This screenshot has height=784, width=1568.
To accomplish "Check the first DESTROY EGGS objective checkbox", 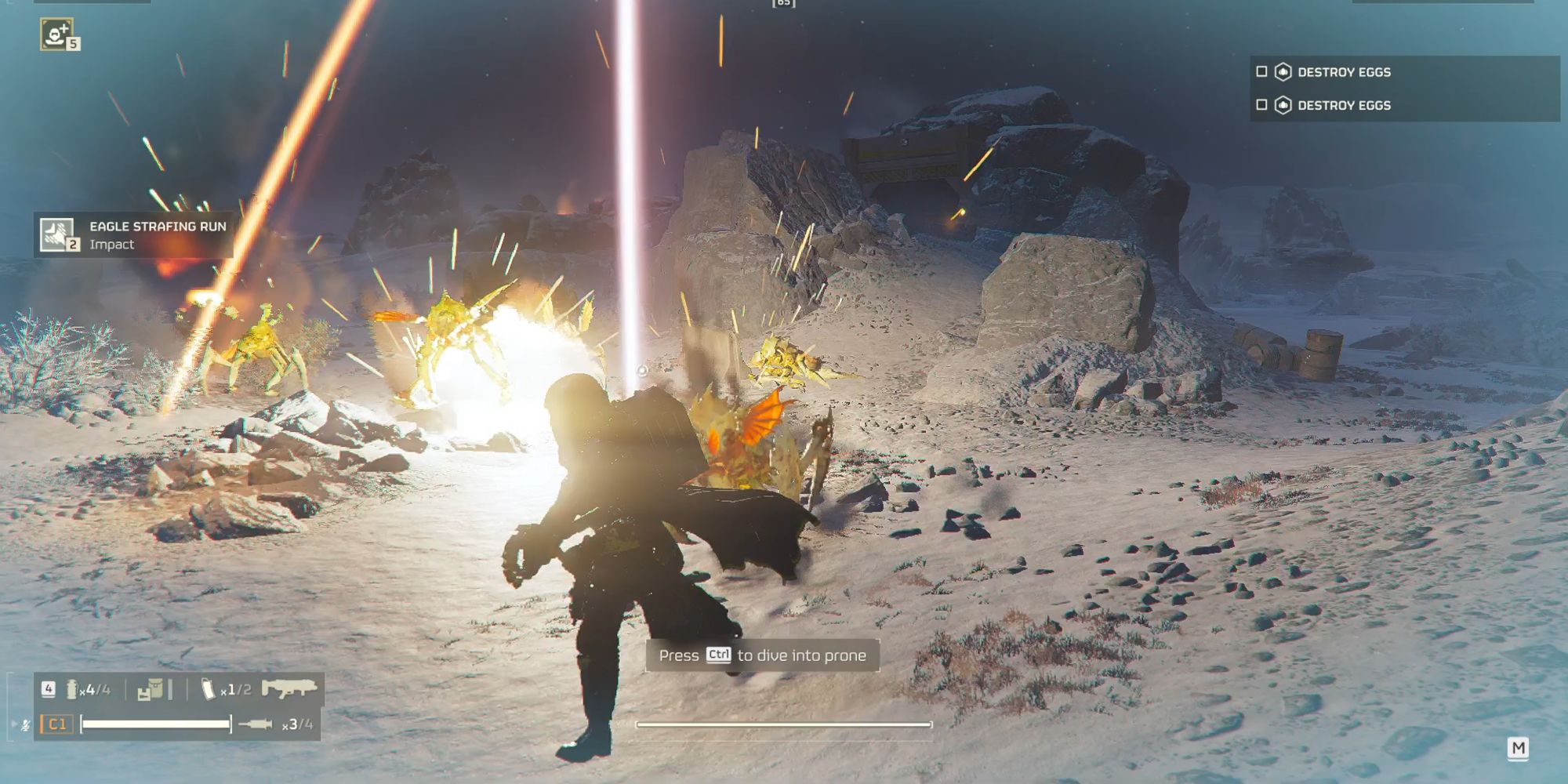I will (1262, 71).
